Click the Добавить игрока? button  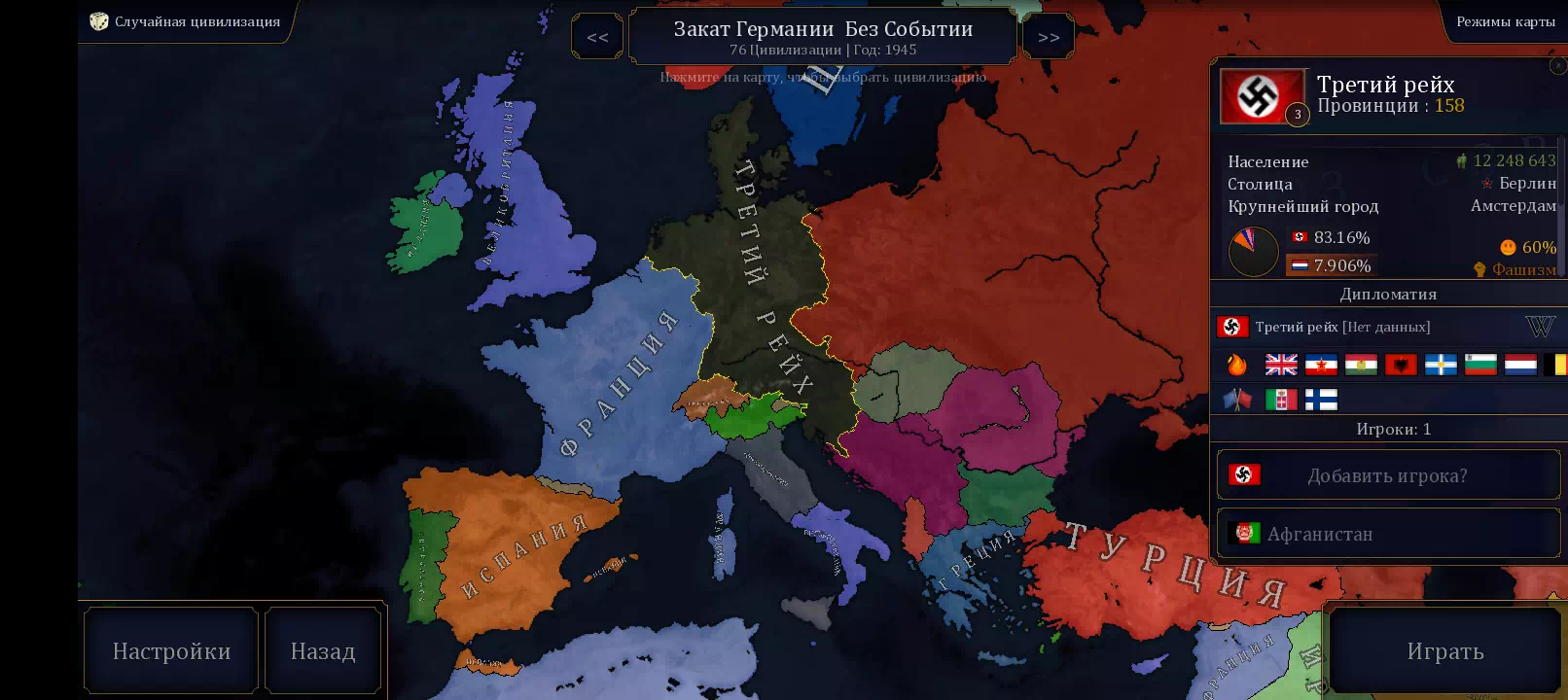[1388, 475]
